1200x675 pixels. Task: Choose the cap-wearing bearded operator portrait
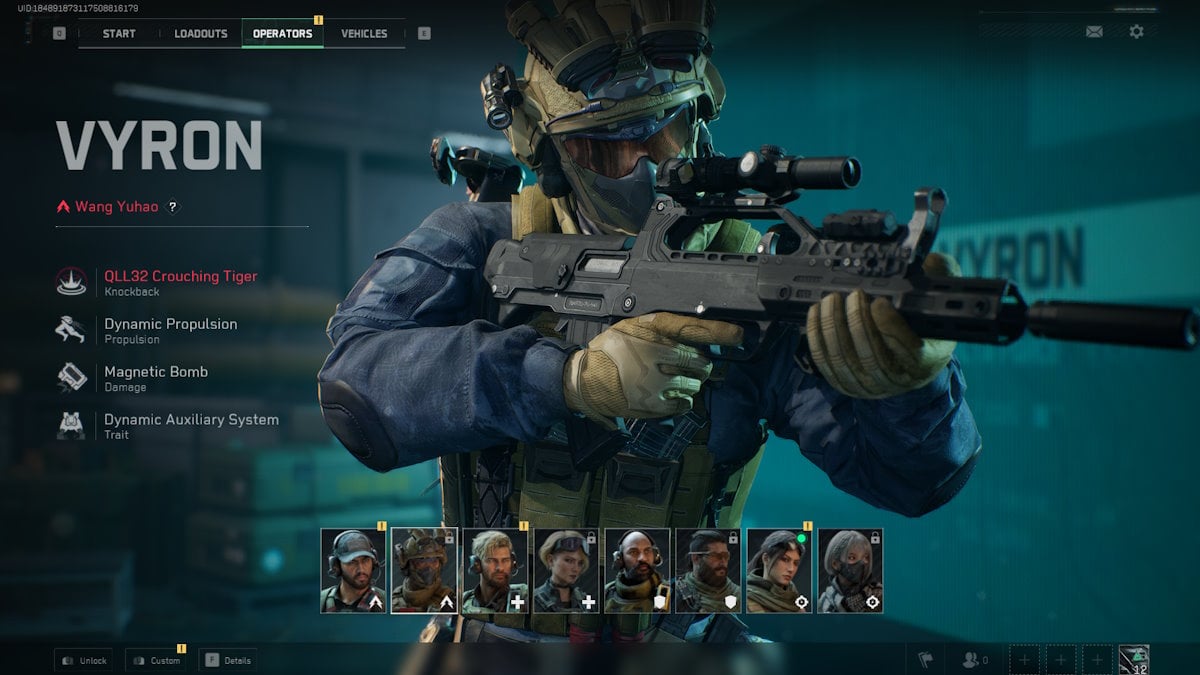tap(353, 570)
